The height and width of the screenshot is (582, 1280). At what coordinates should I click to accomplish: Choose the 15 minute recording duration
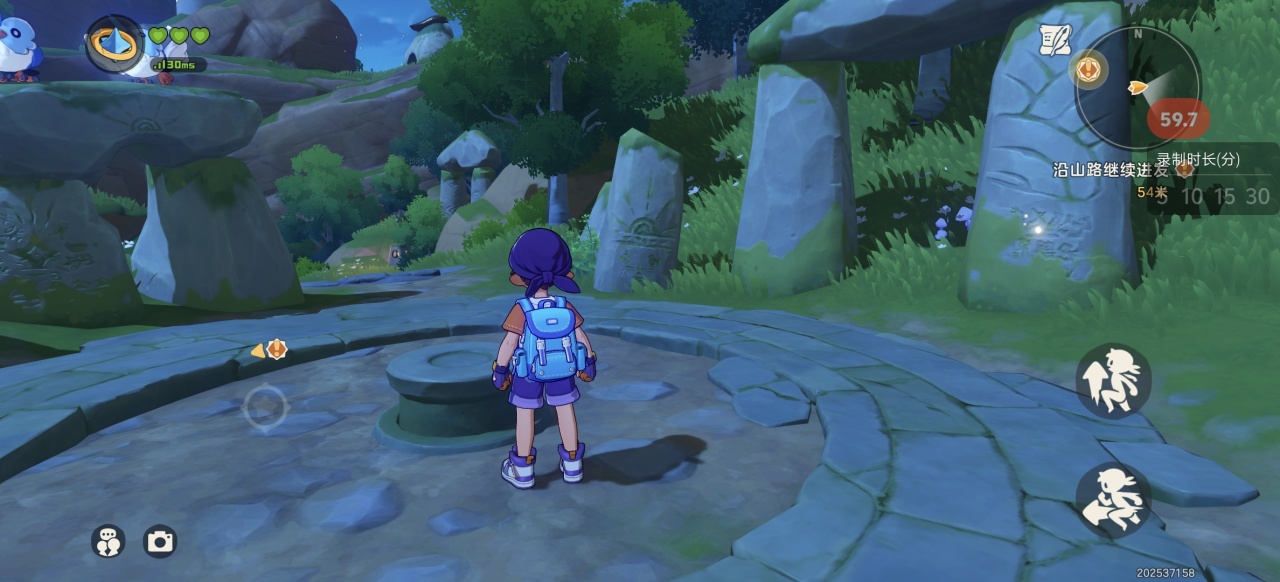pos(1224,197)
